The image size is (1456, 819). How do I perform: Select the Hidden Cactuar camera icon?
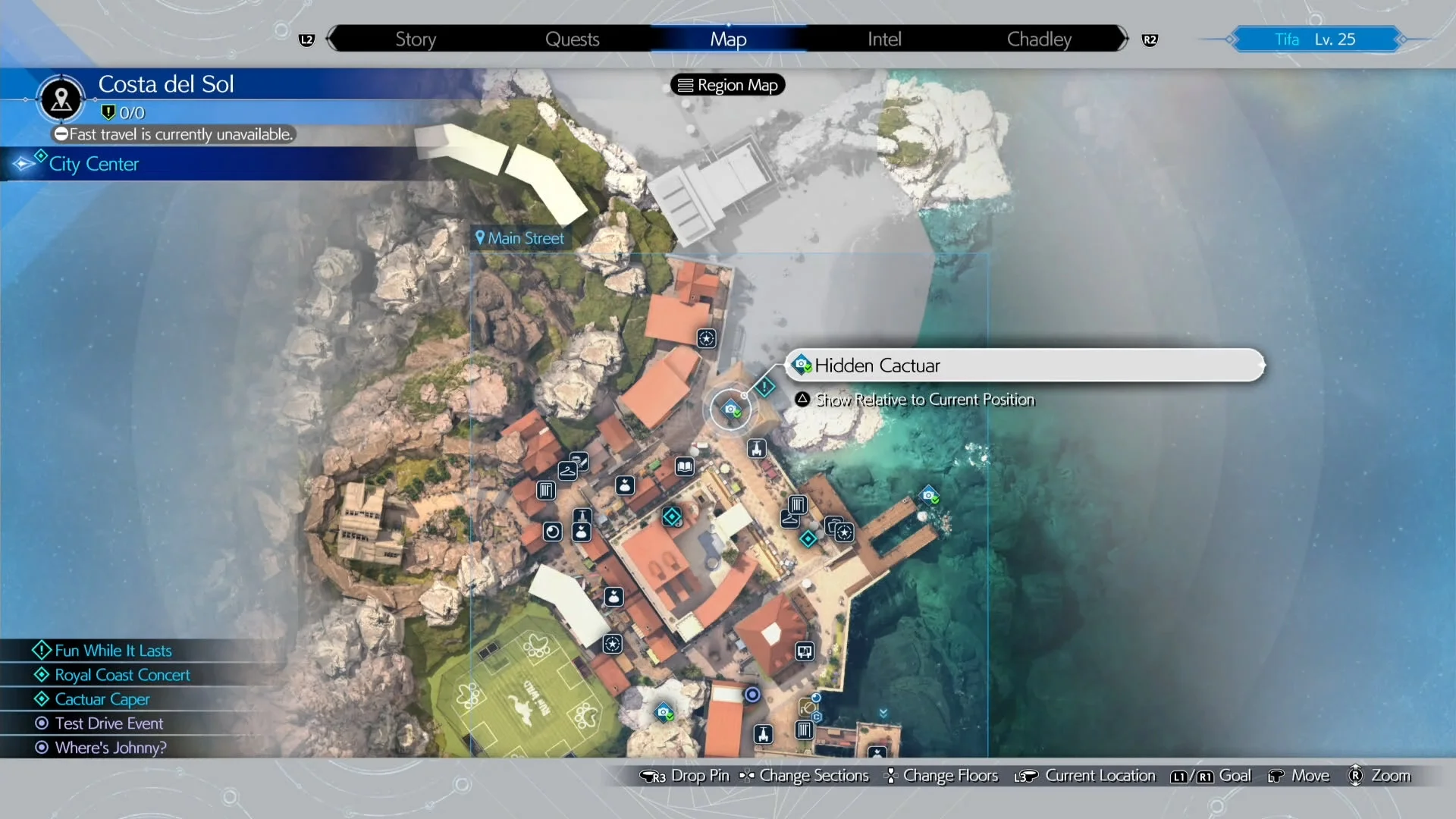pyautogui.click(x=731, y=409)
